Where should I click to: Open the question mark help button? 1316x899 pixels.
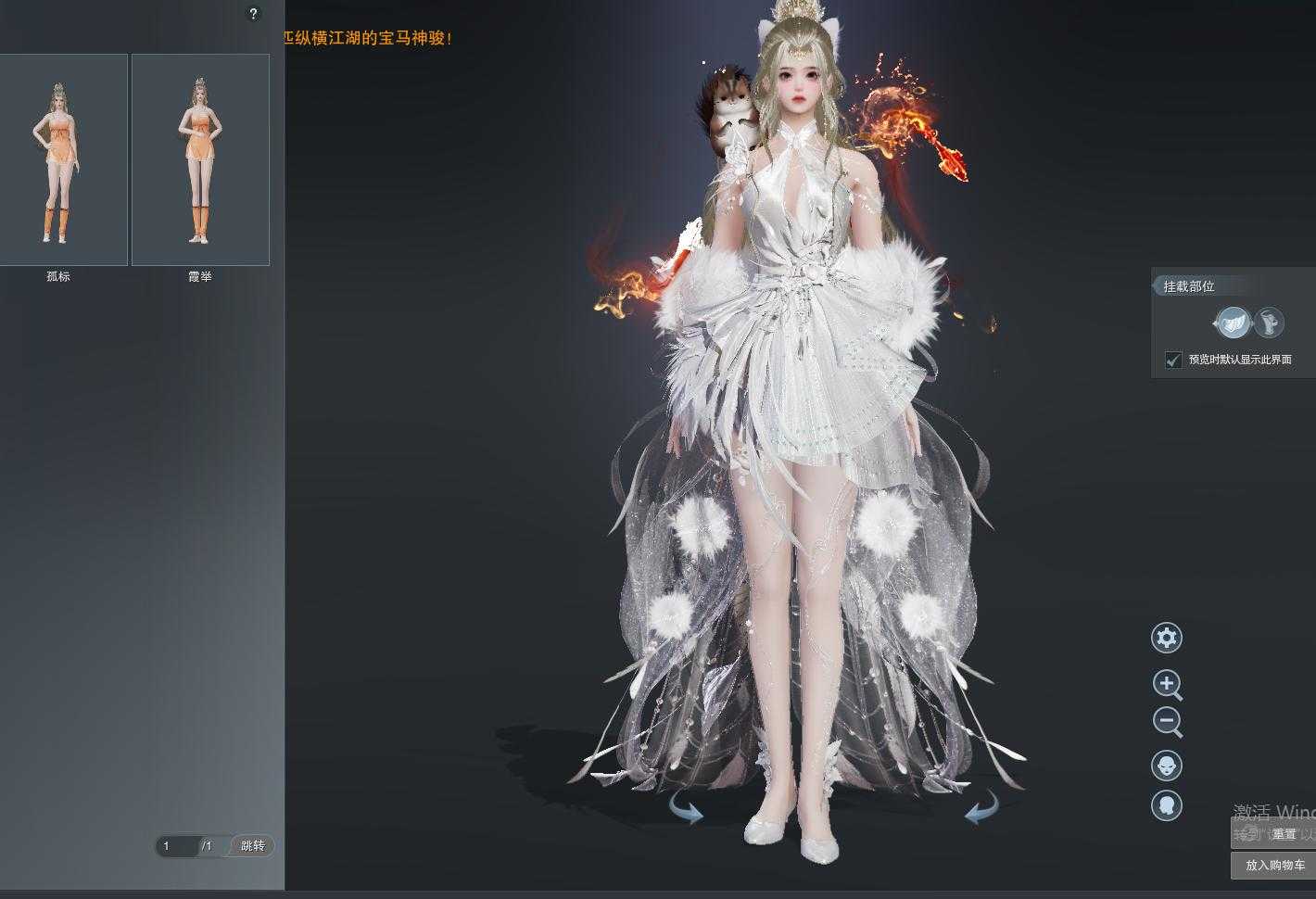tap(253, 14)
